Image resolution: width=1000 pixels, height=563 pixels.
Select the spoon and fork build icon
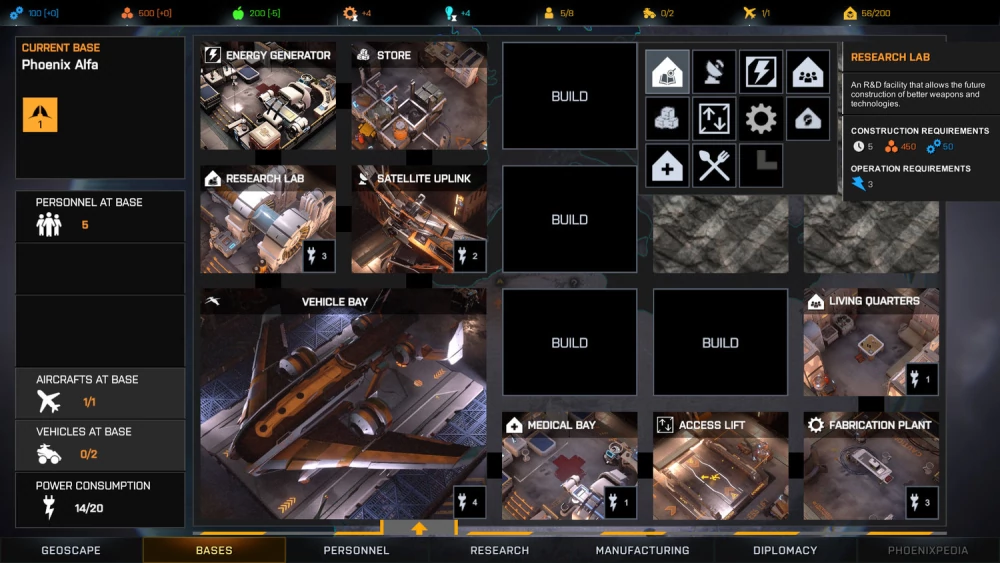click(714, 166)
